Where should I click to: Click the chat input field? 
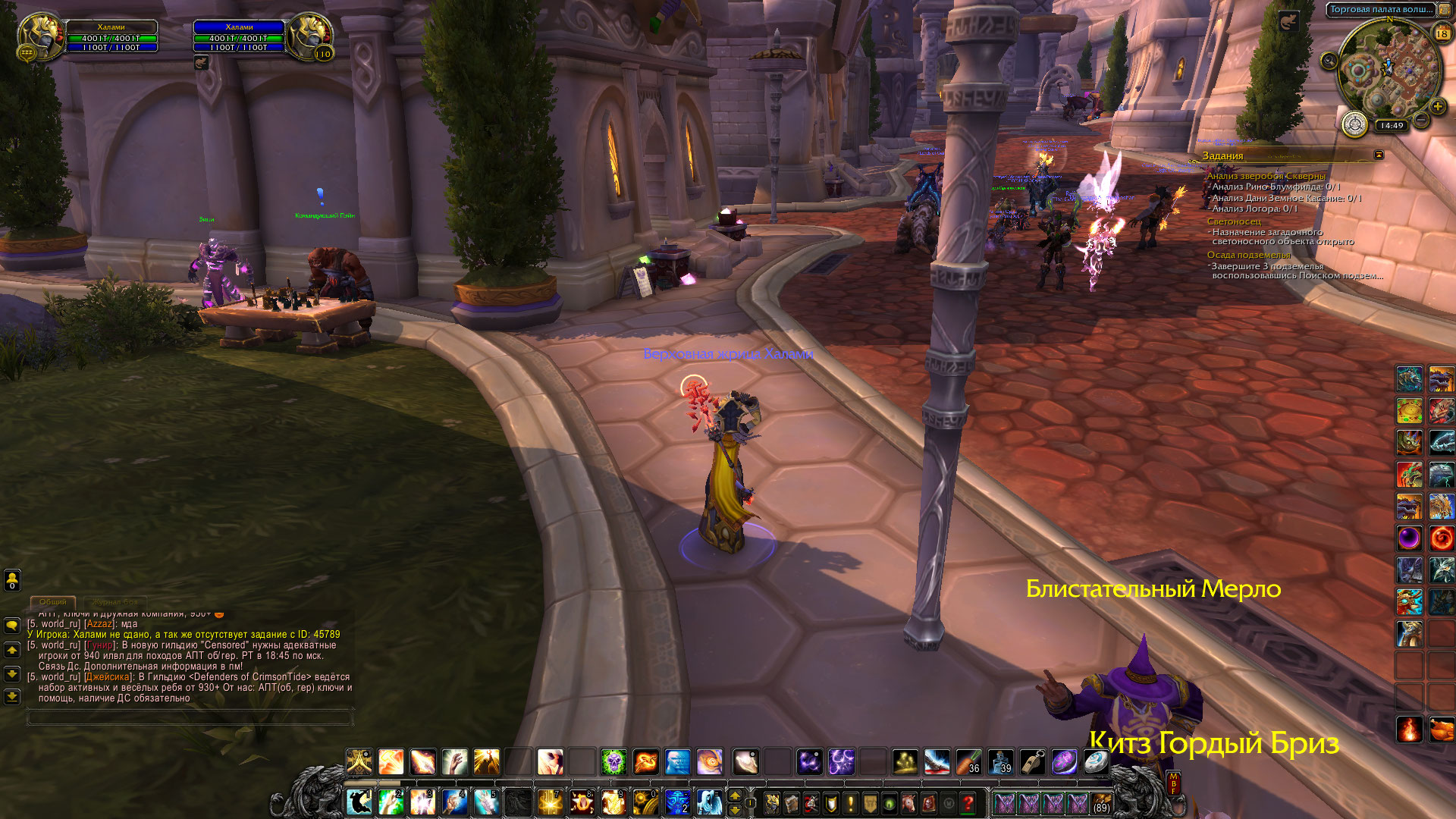pos(190,717)
